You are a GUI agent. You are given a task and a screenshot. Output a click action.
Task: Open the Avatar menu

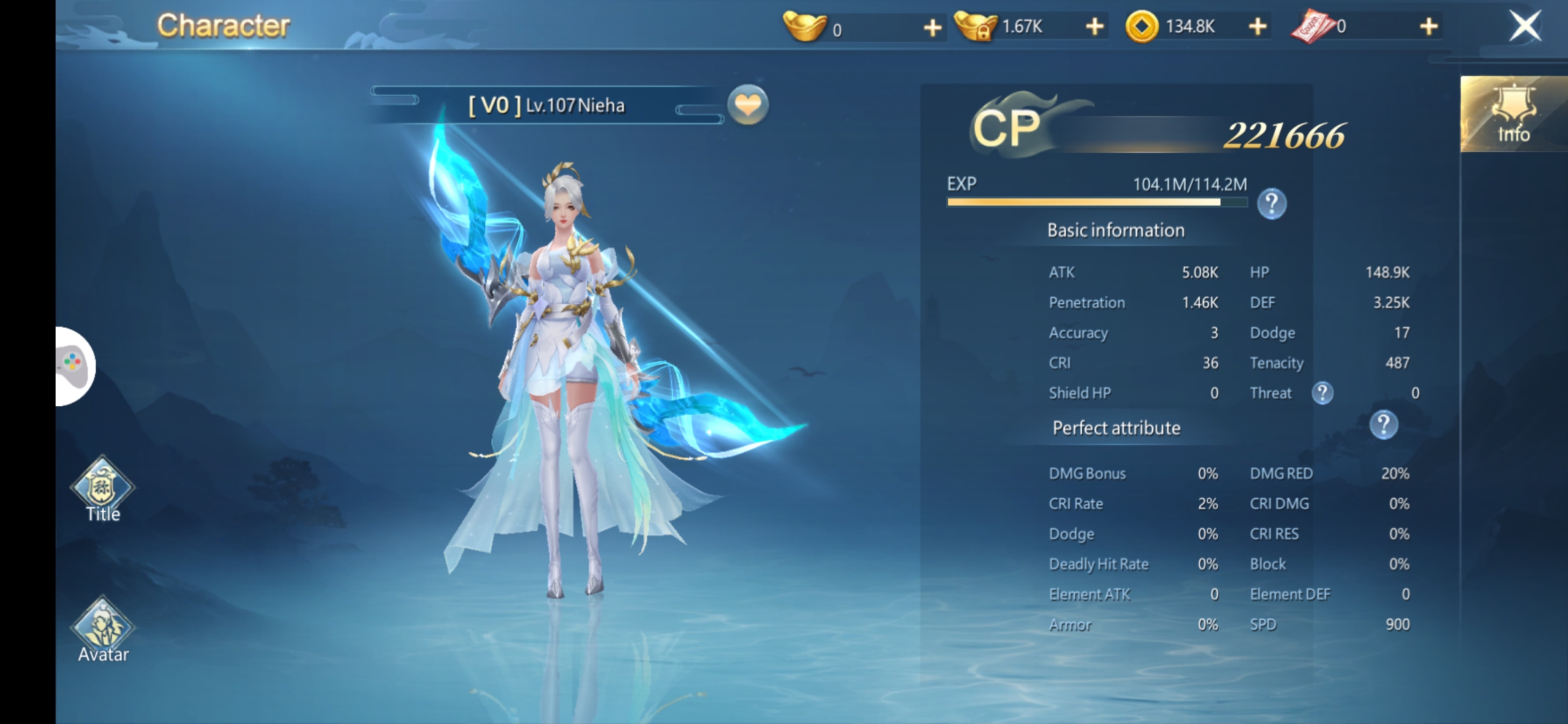pyautogui.click(x=103, y=630)
